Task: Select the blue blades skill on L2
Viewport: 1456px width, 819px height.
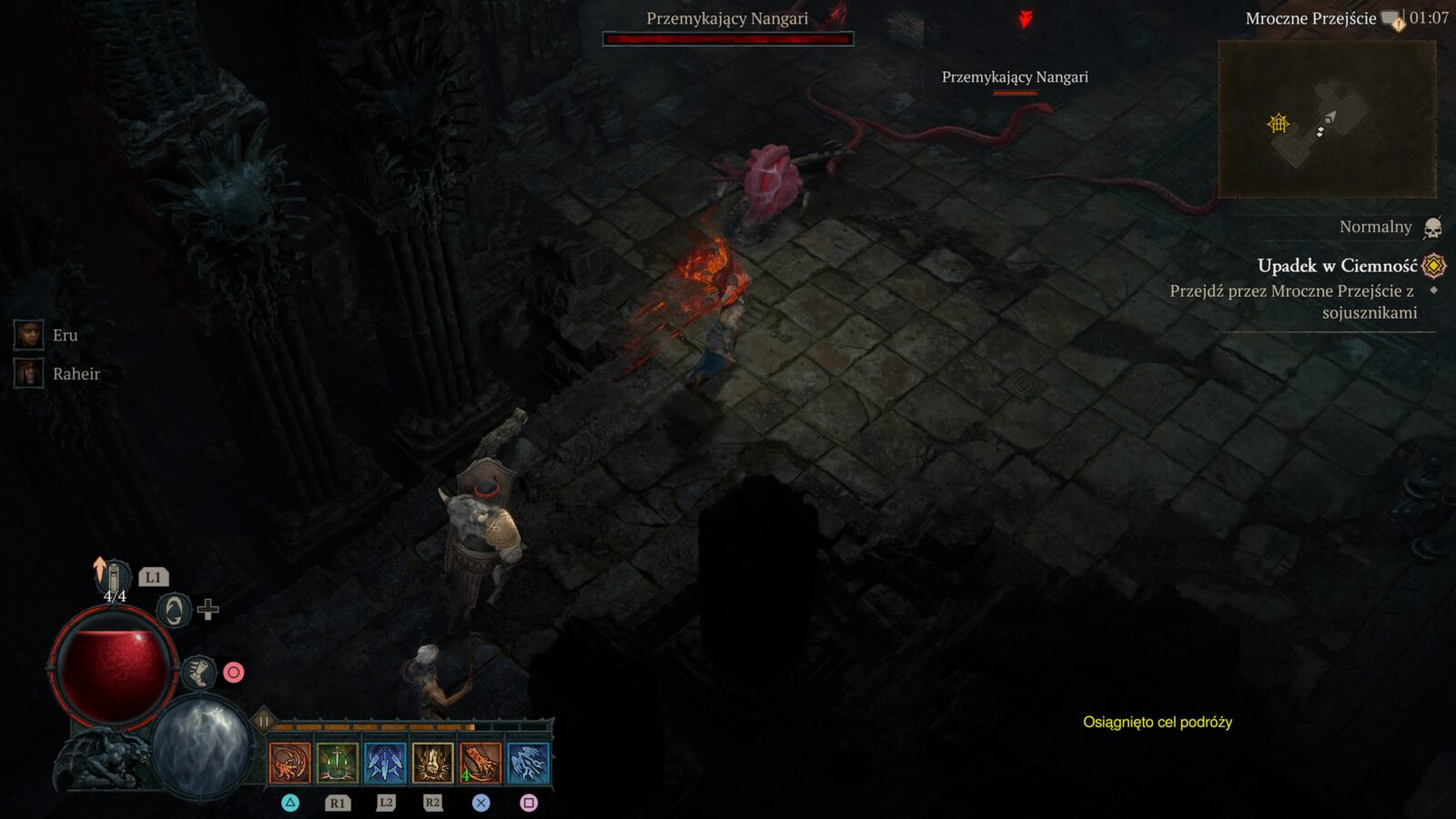Action: point(386,764)
